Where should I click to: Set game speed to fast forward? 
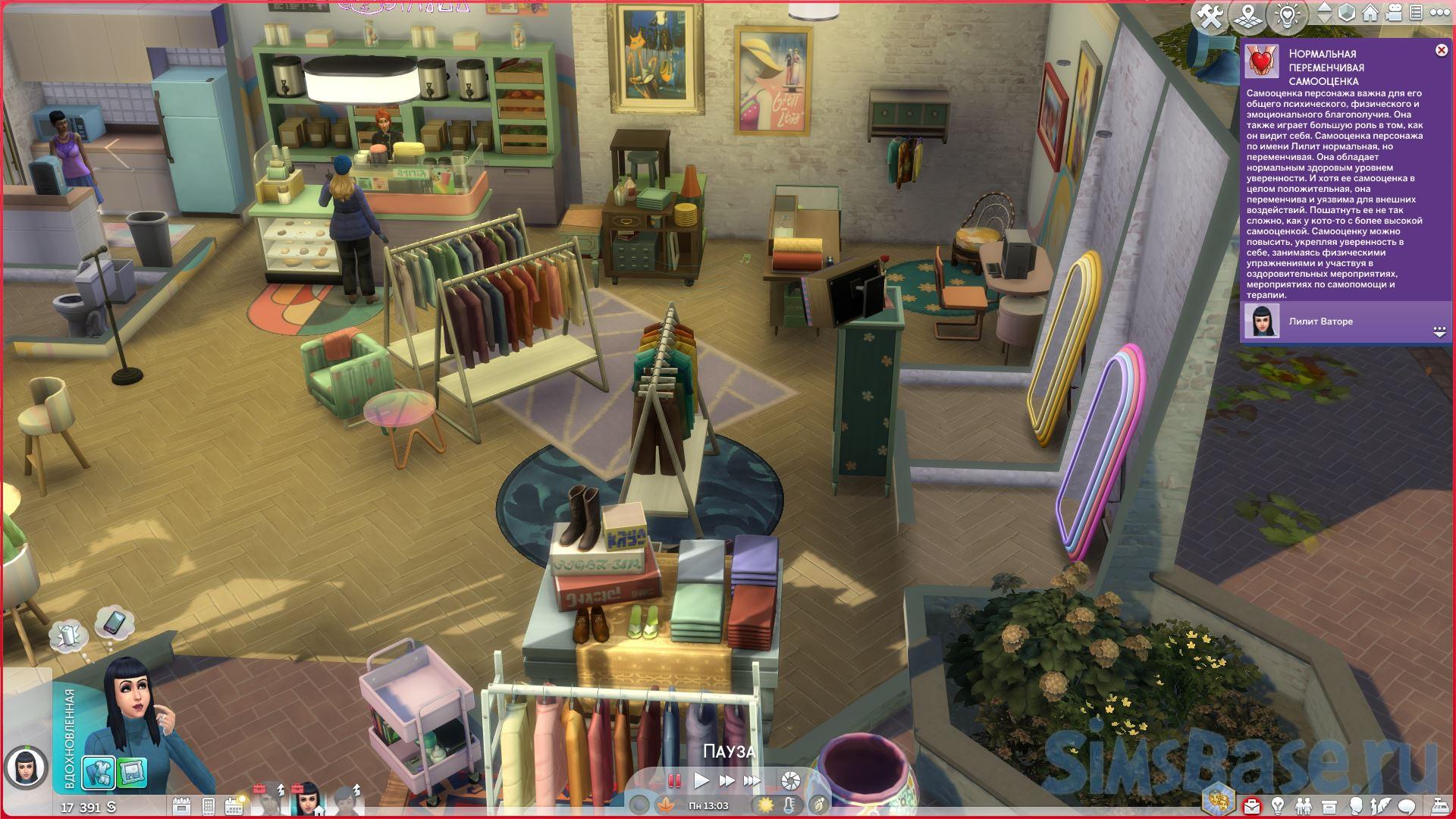pyautogui.click(x=726, y=780)
